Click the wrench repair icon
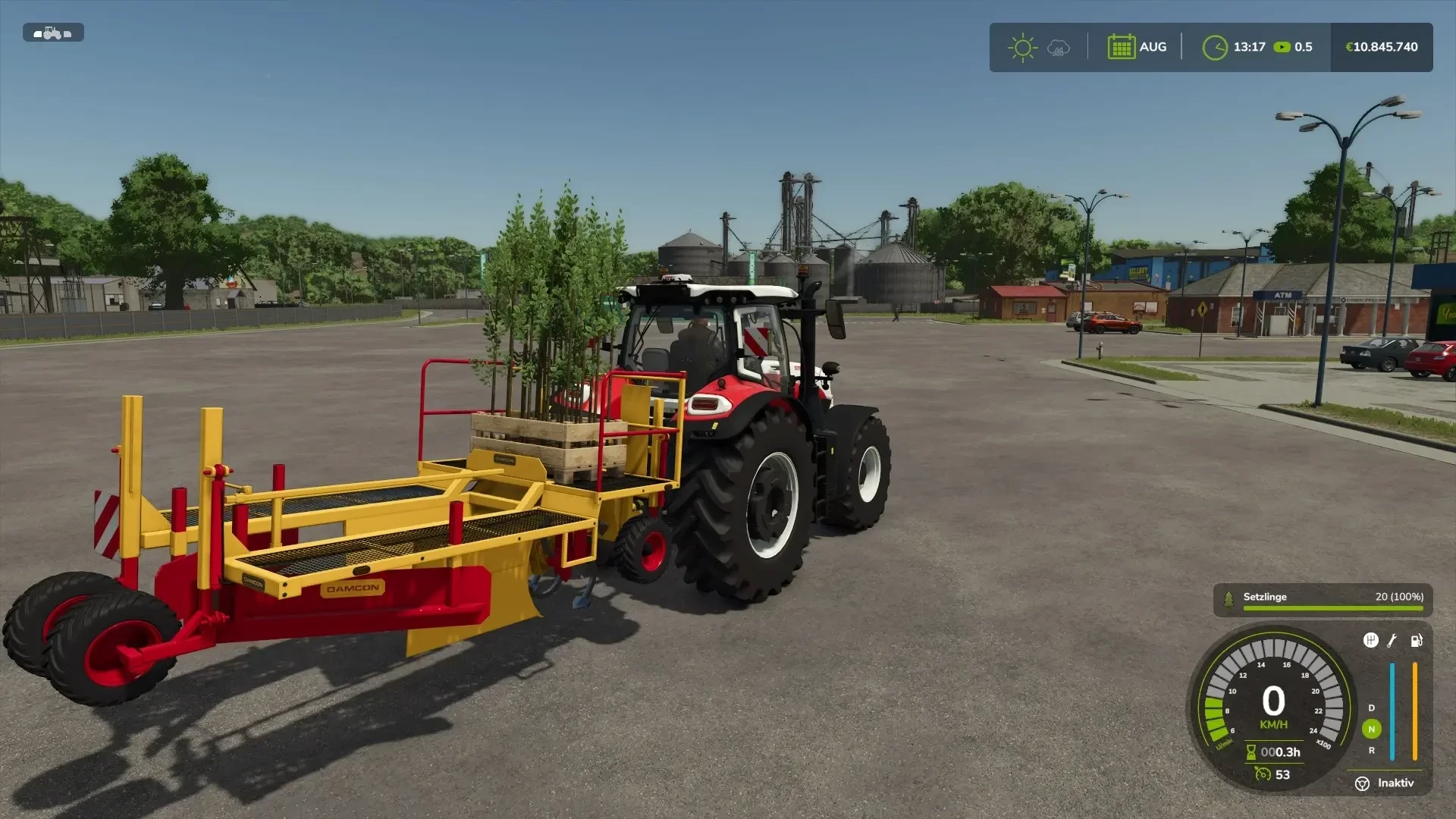This screenshot has width=1456, height=819. coord(1392,641)
